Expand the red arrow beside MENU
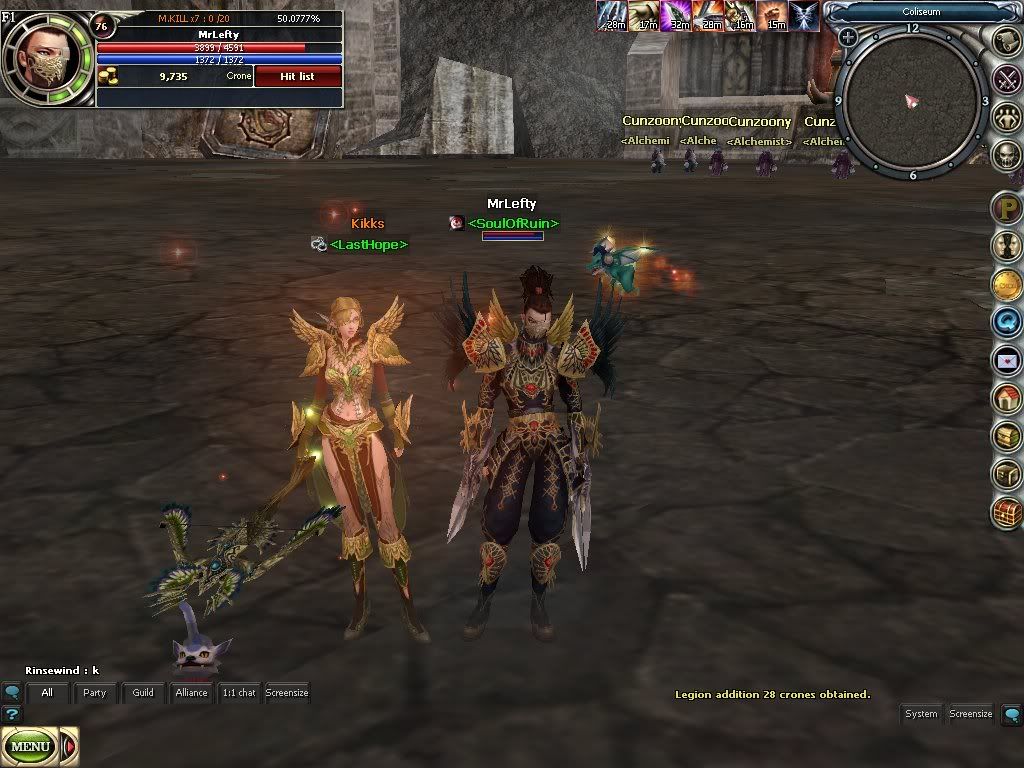 (x=70, y=746)
